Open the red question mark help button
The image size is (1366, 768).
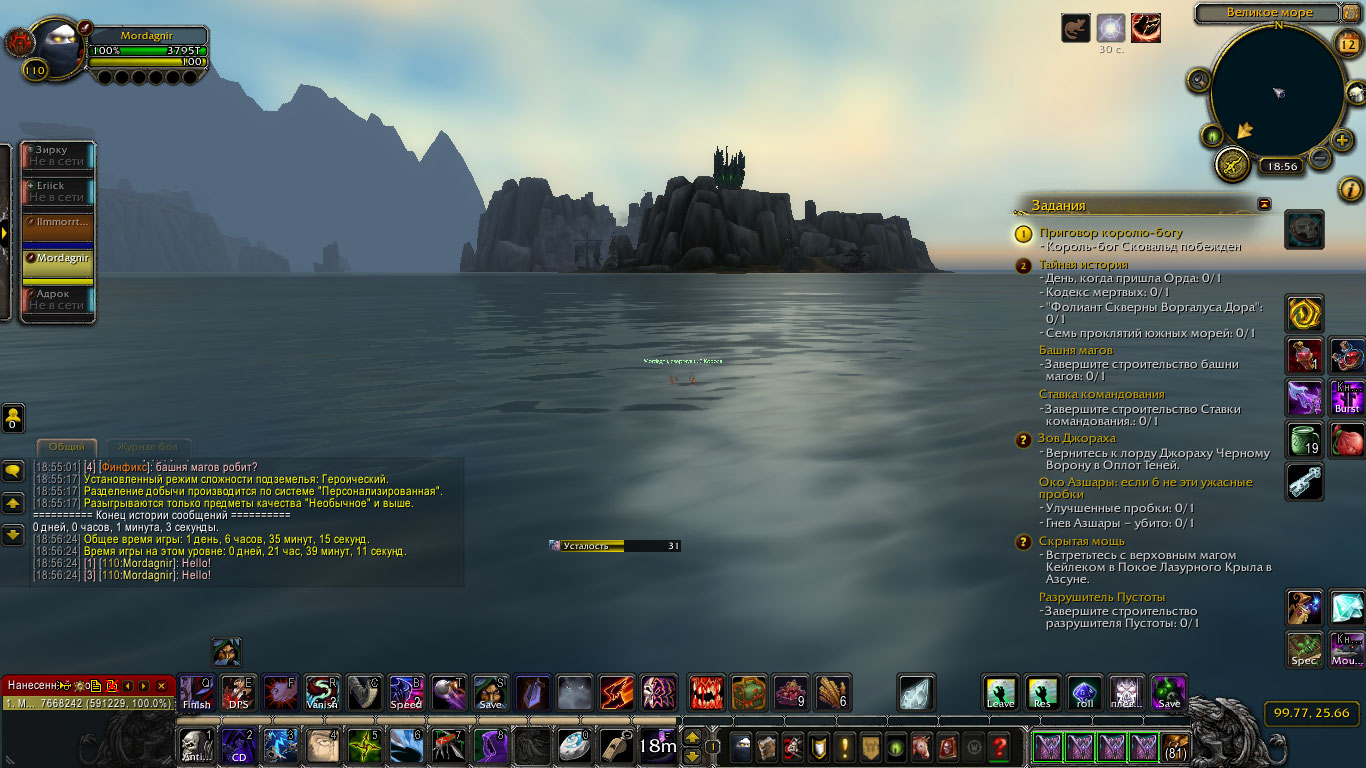point(998,747)
